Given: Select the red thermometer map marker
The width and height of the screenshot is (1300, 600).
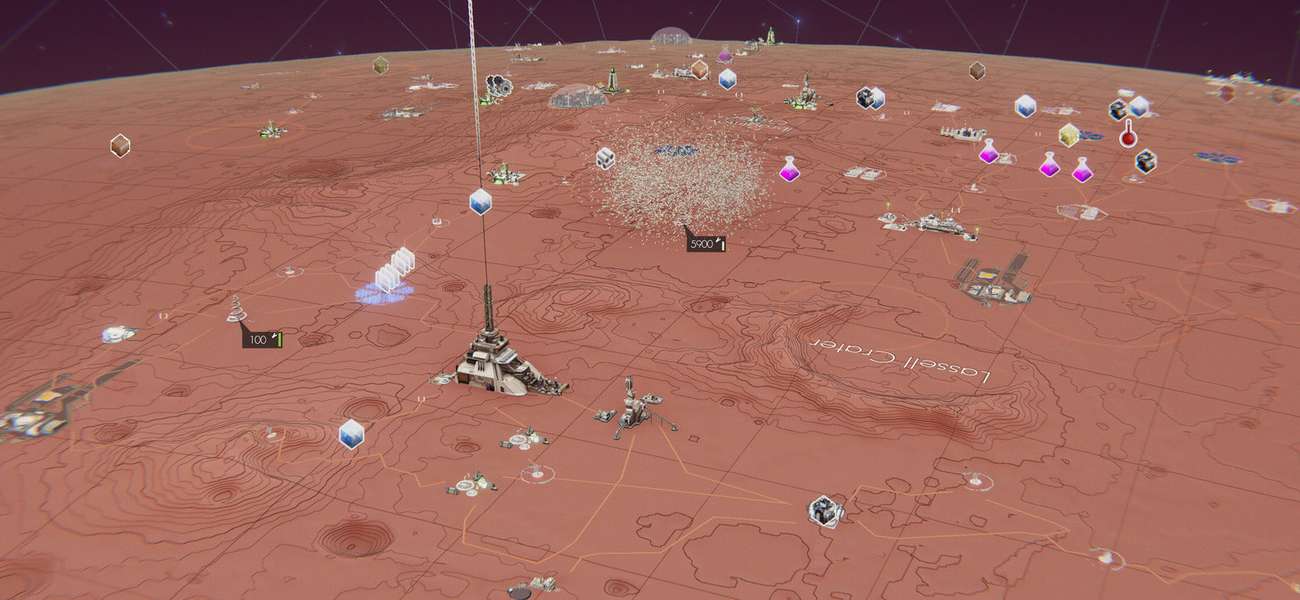Looking at the screenshot, I should (1128, 134).
